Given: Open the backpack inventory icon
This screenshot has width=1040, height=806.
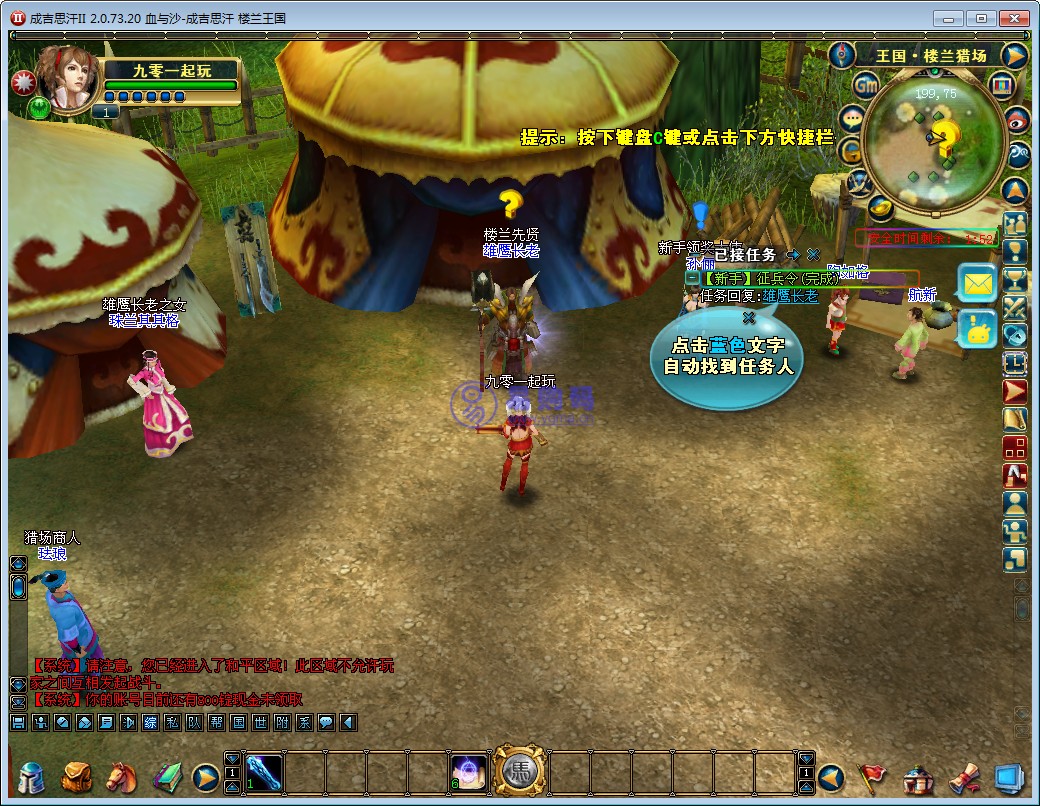Looking at the screenshot, I should 76,776.
